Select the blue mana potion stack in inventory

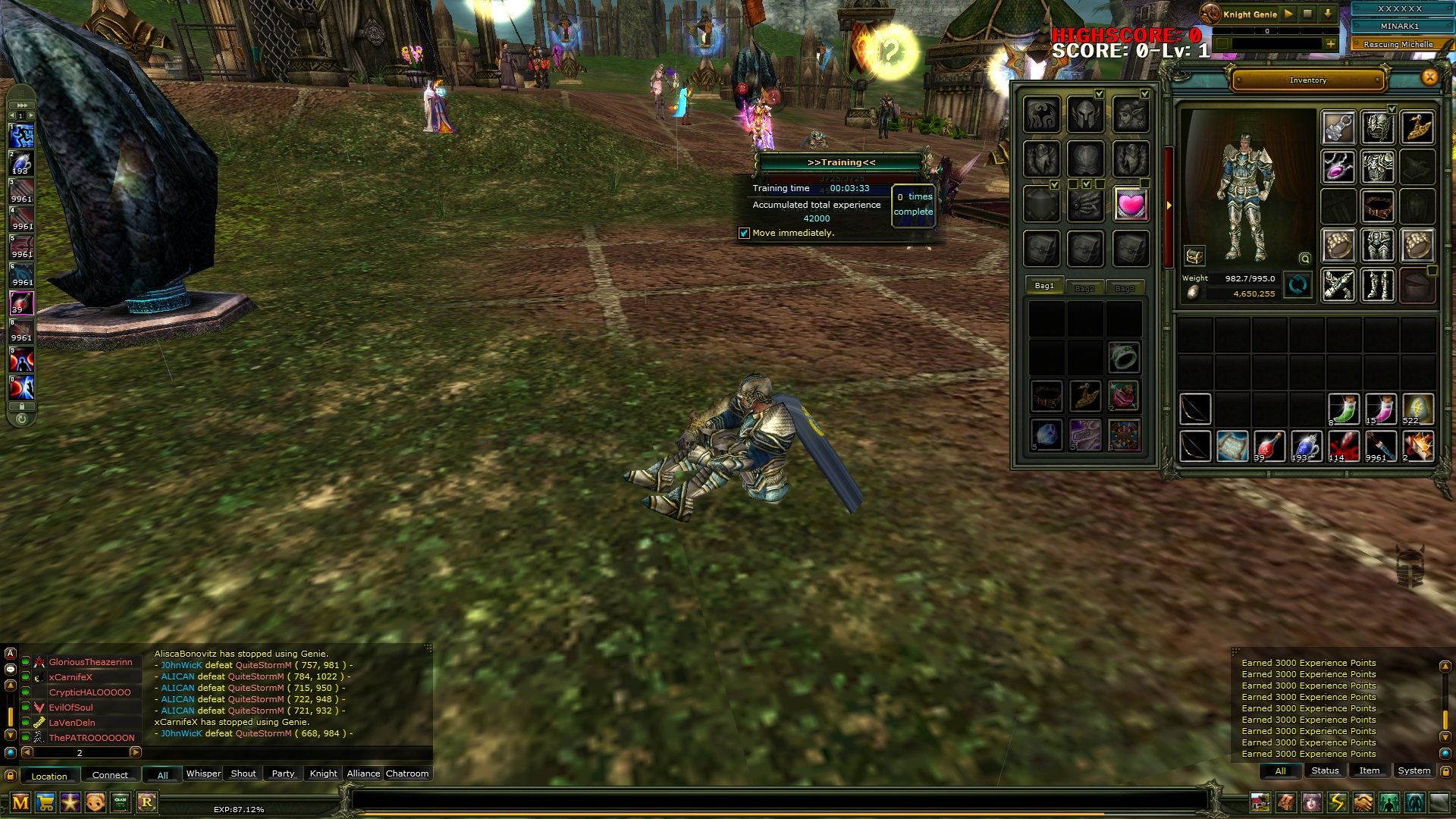pos(1306,446)
